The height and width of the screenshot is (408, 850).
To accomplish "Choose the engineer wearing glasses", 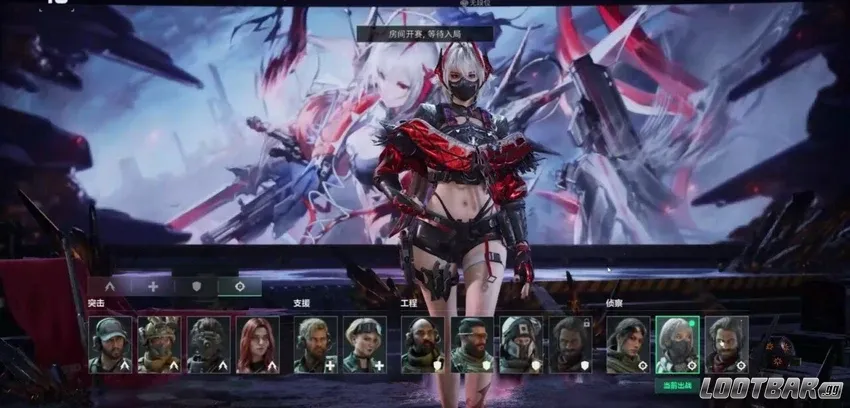I will click(x=472, y=345).
